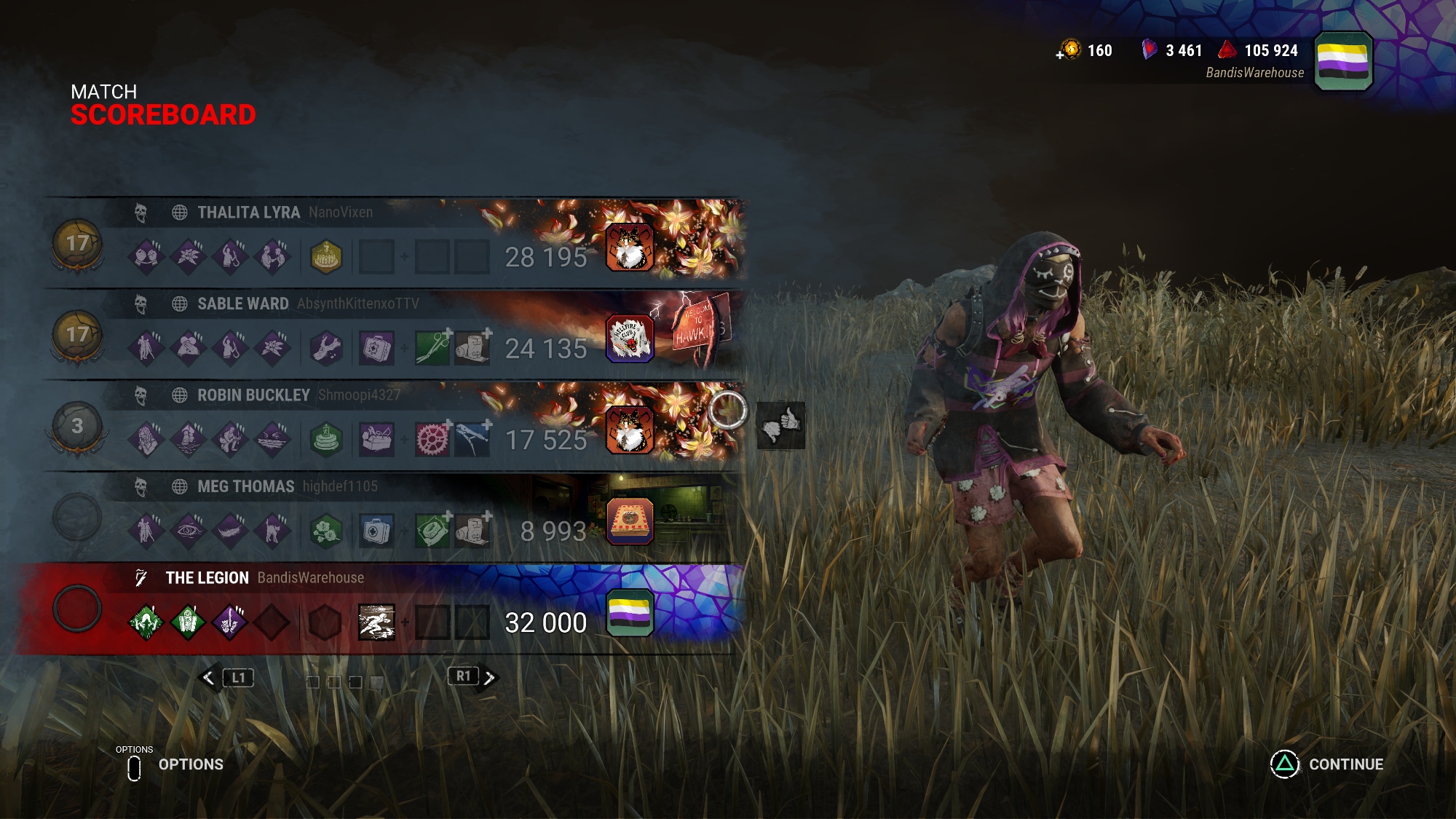Rate Robin Buckley with thumbs up/down icon

780,426
